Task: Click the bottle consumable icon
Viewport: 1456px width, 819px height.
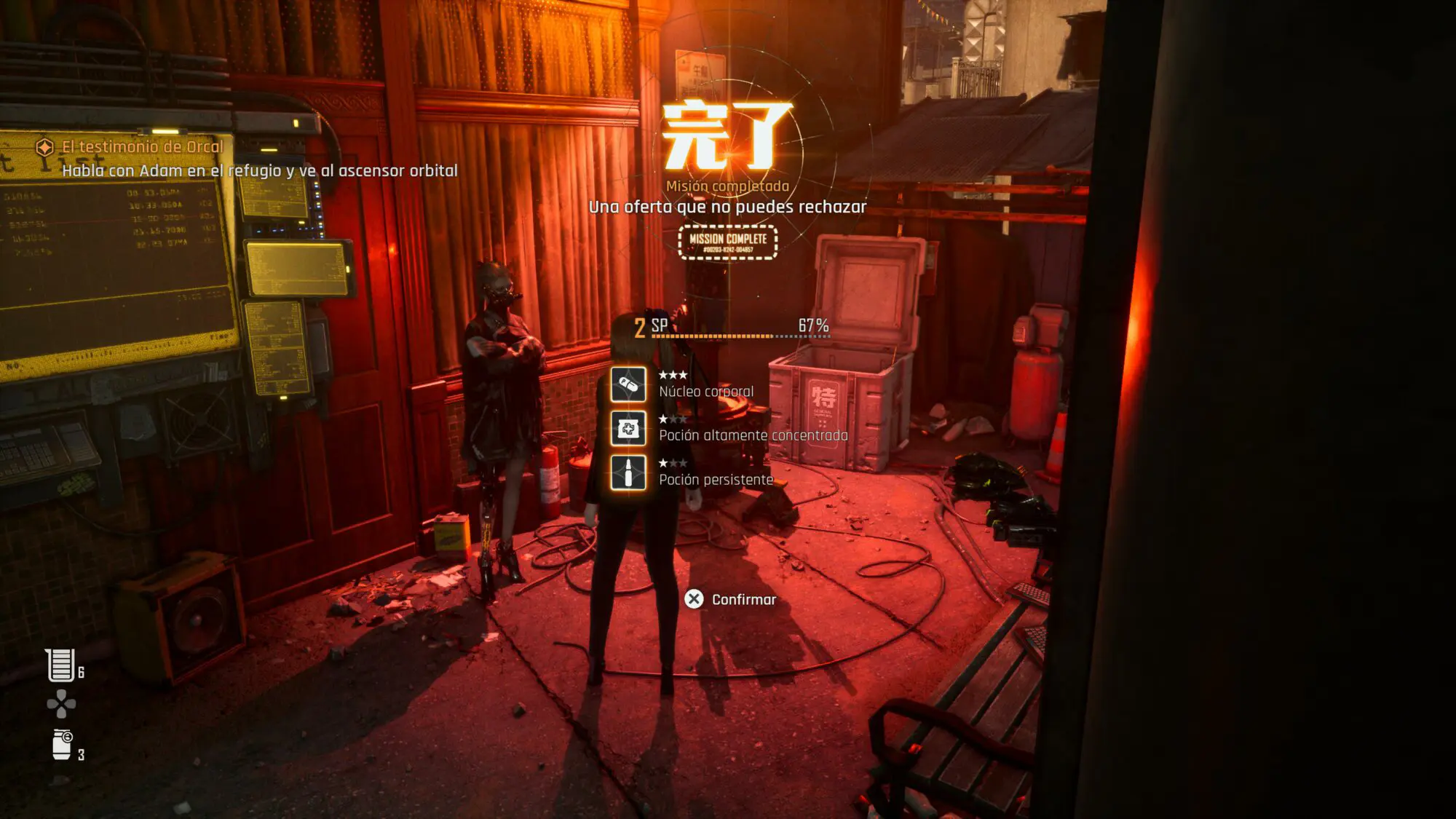Action: coord(62,745)
